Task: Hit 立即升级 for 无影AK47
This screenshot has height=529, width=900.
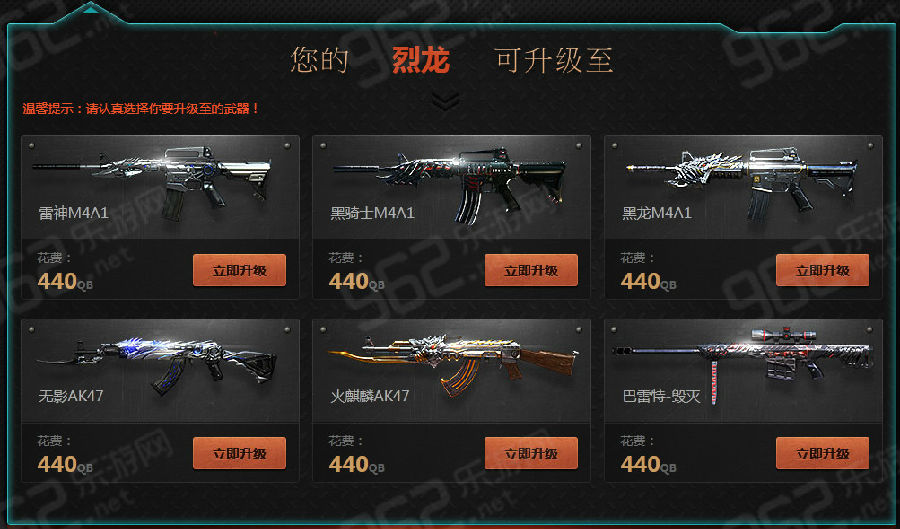Action: pos(239,453)
